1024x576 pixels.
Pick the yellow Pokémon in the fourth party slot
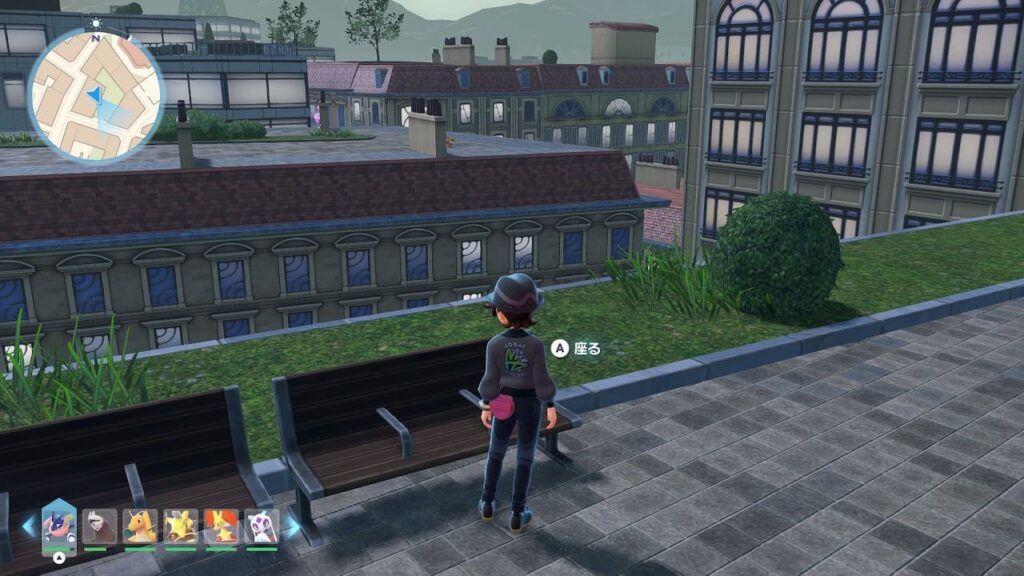pyautogui.click(x=180, y=525)
